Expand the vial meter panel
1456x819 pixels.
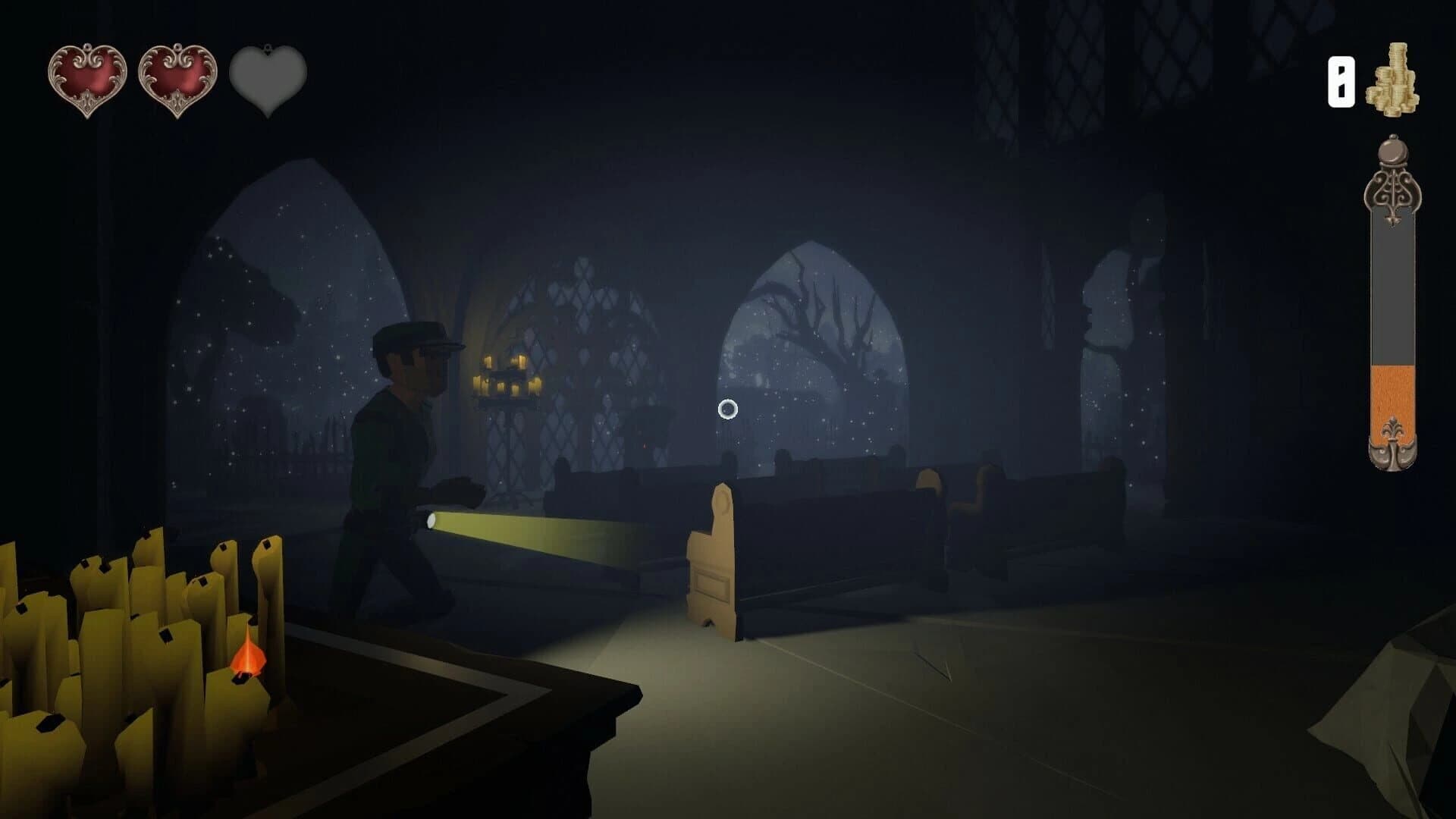pos(1394,318)
